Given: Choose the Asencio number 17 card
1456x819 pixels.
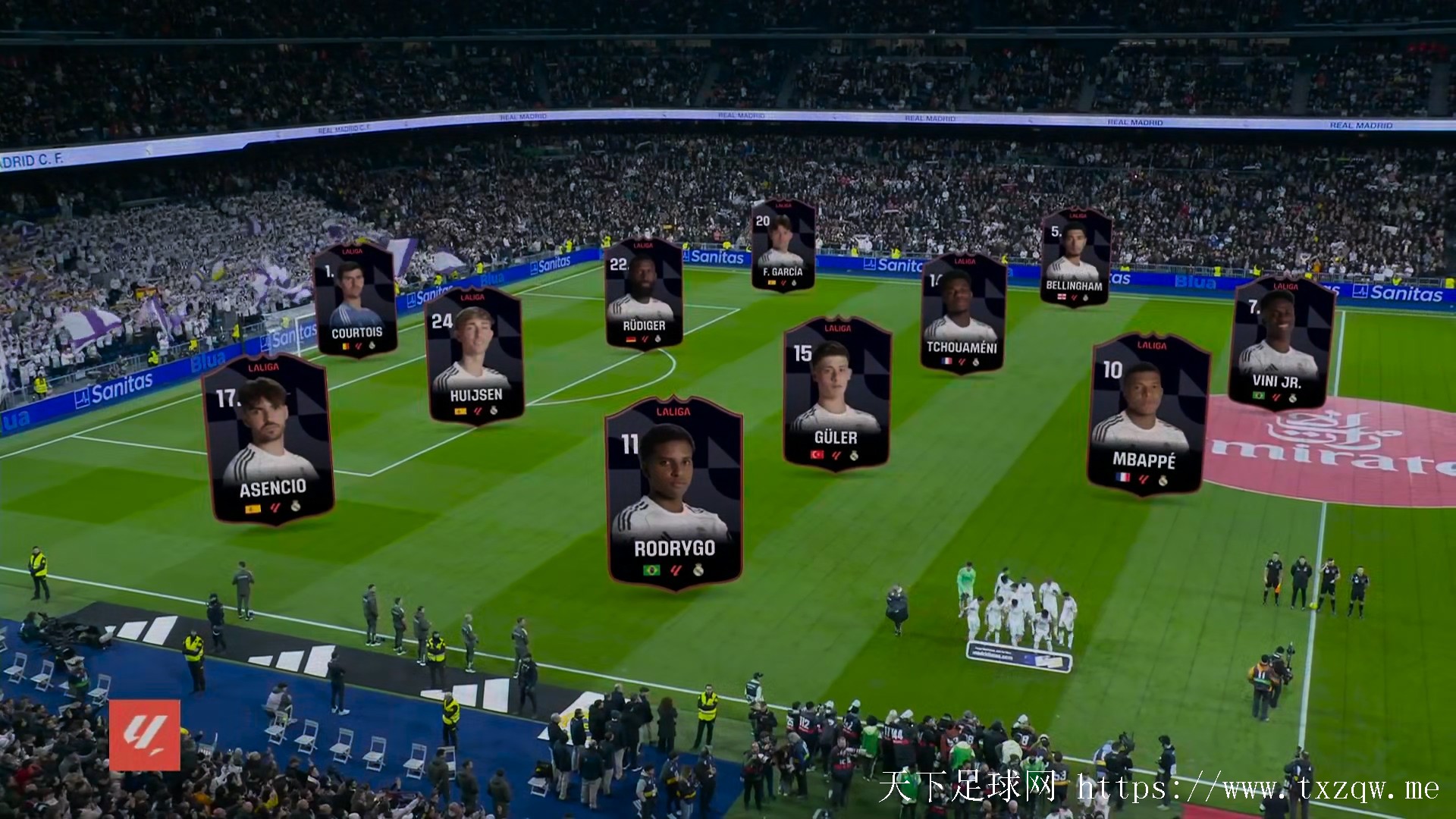Looking at the screenshot, I should pos(268,438).
